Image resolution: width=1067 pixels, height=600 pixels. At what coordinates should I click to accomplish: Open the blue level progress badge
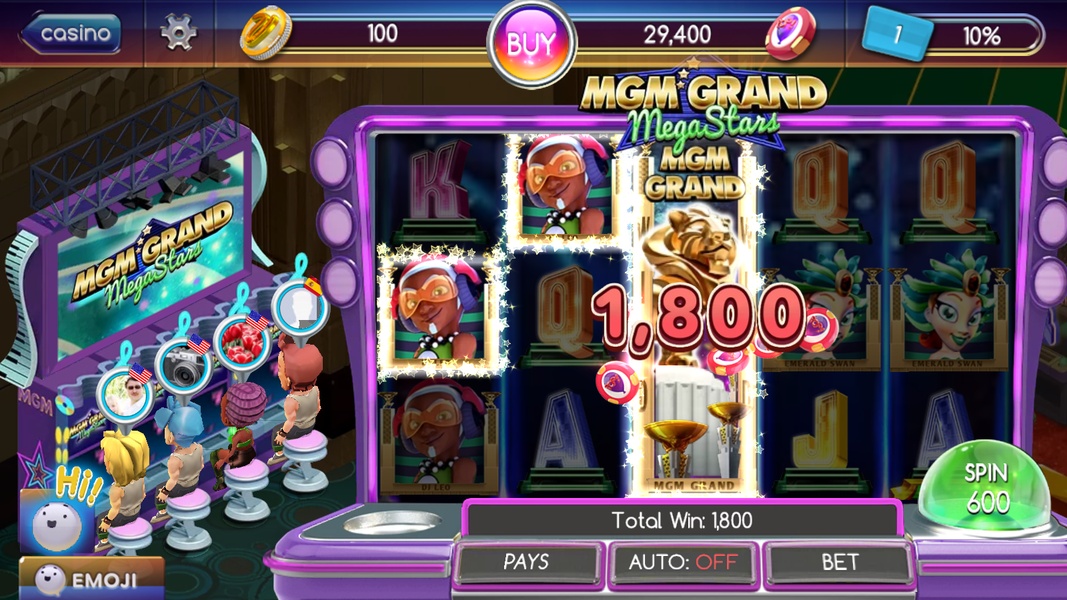pyautogui.click(x=897, y=34)
